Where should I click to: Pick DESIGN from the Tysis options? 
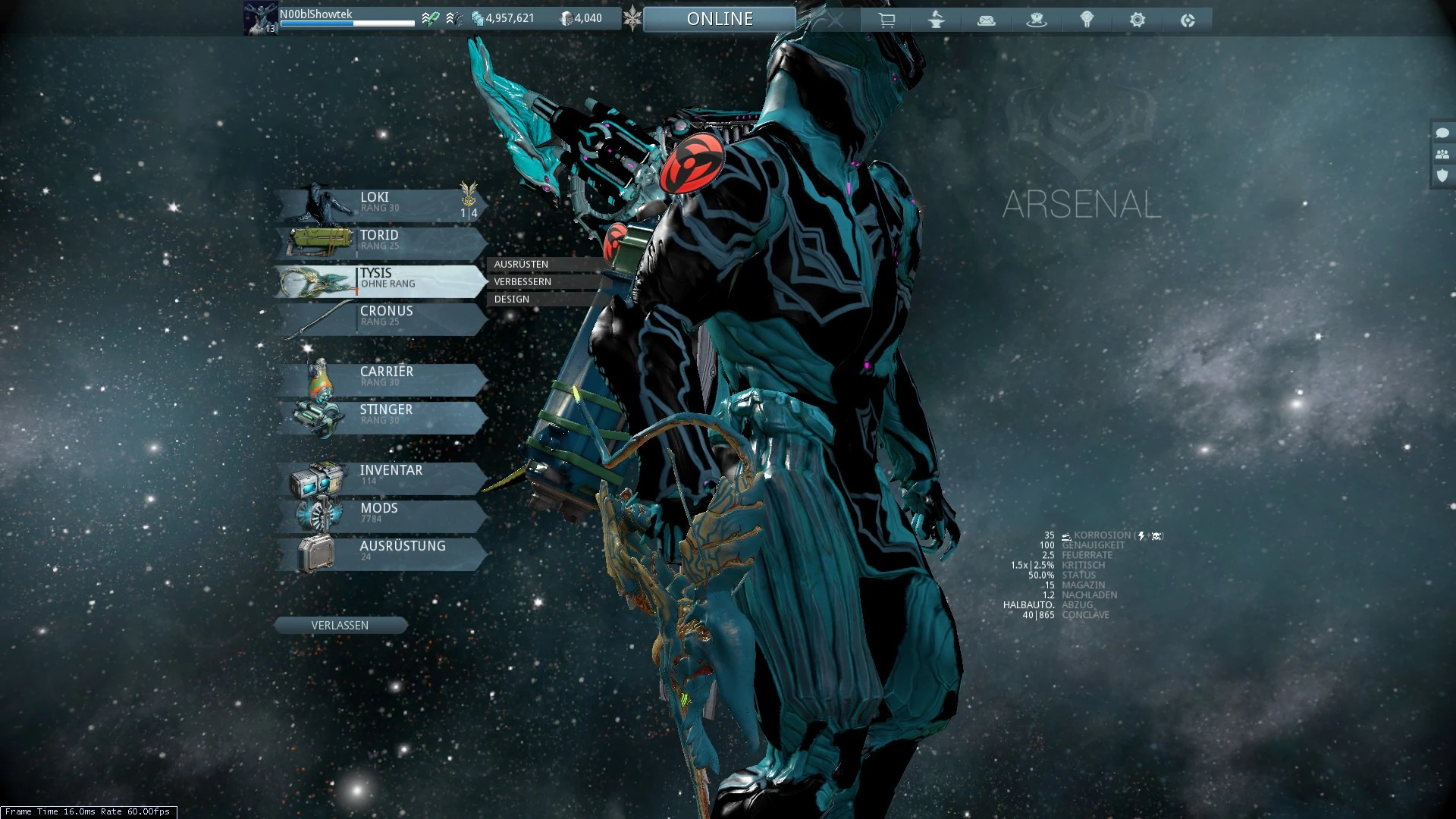click(x=511, y=299)
